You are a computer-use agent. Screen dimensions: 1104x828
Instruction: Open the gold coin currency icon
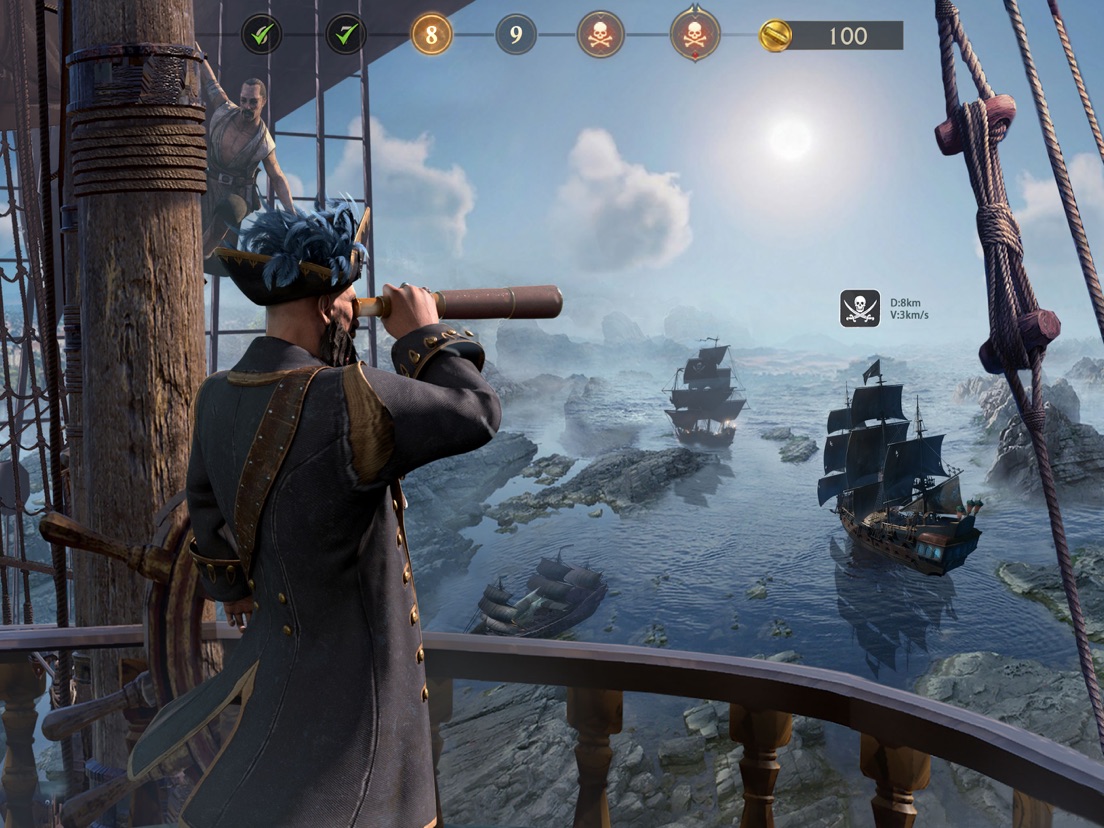[775, 36]
